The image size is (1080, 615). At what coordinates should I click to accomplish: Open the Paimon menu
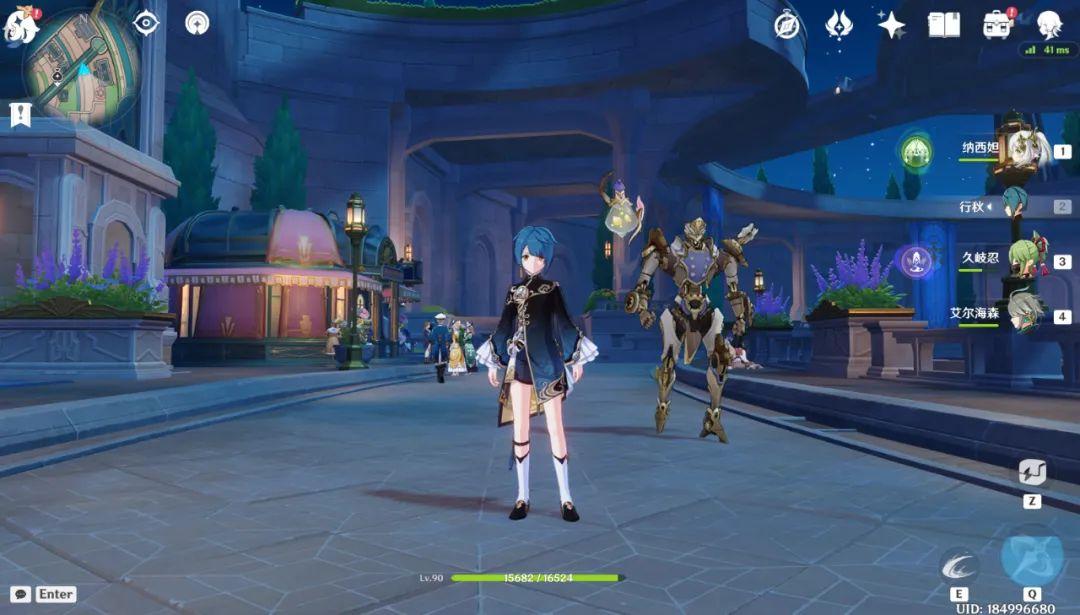[20, 25]
